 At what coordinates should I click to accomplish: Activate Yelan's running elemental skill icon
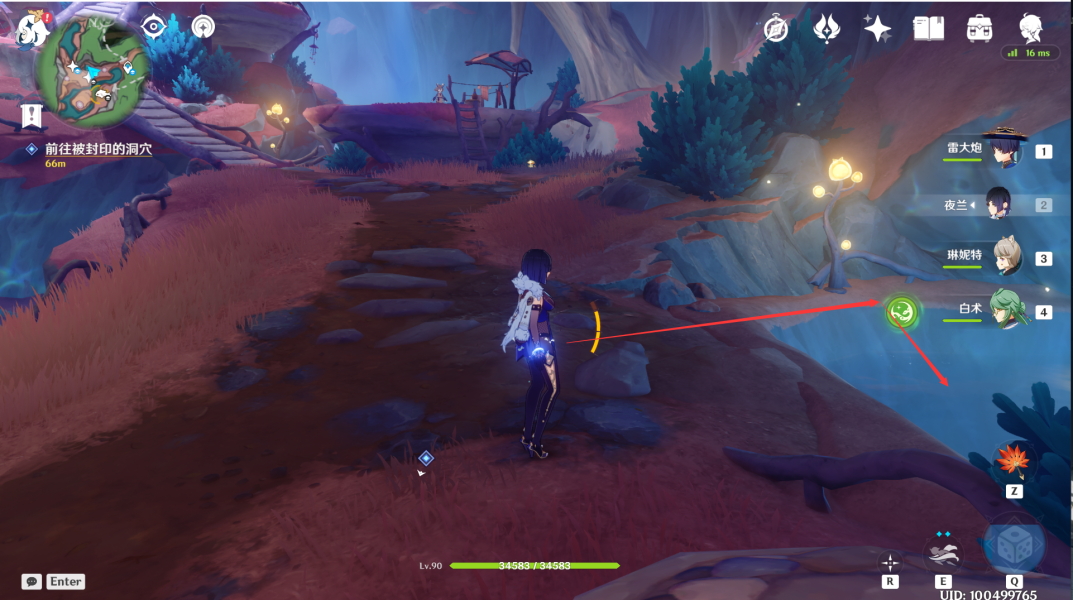pyautogui.click(x=943, y=550)
